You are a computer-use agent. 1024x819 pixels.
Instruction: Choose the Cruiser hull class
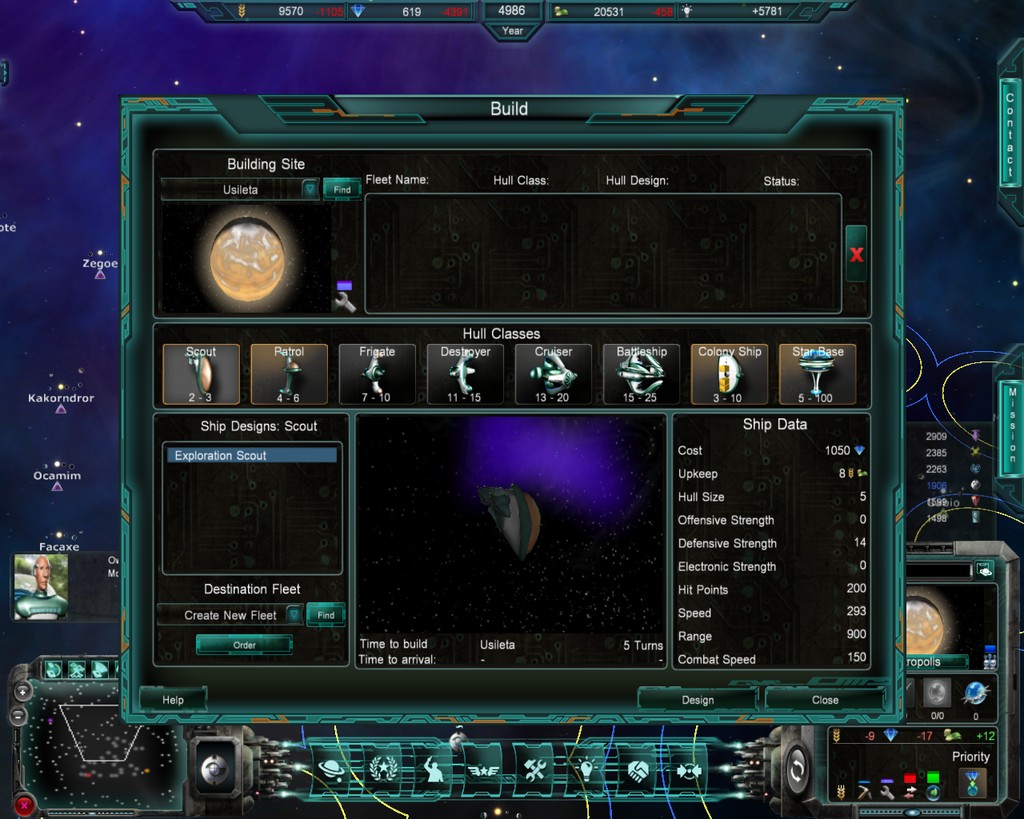[553, 374]
